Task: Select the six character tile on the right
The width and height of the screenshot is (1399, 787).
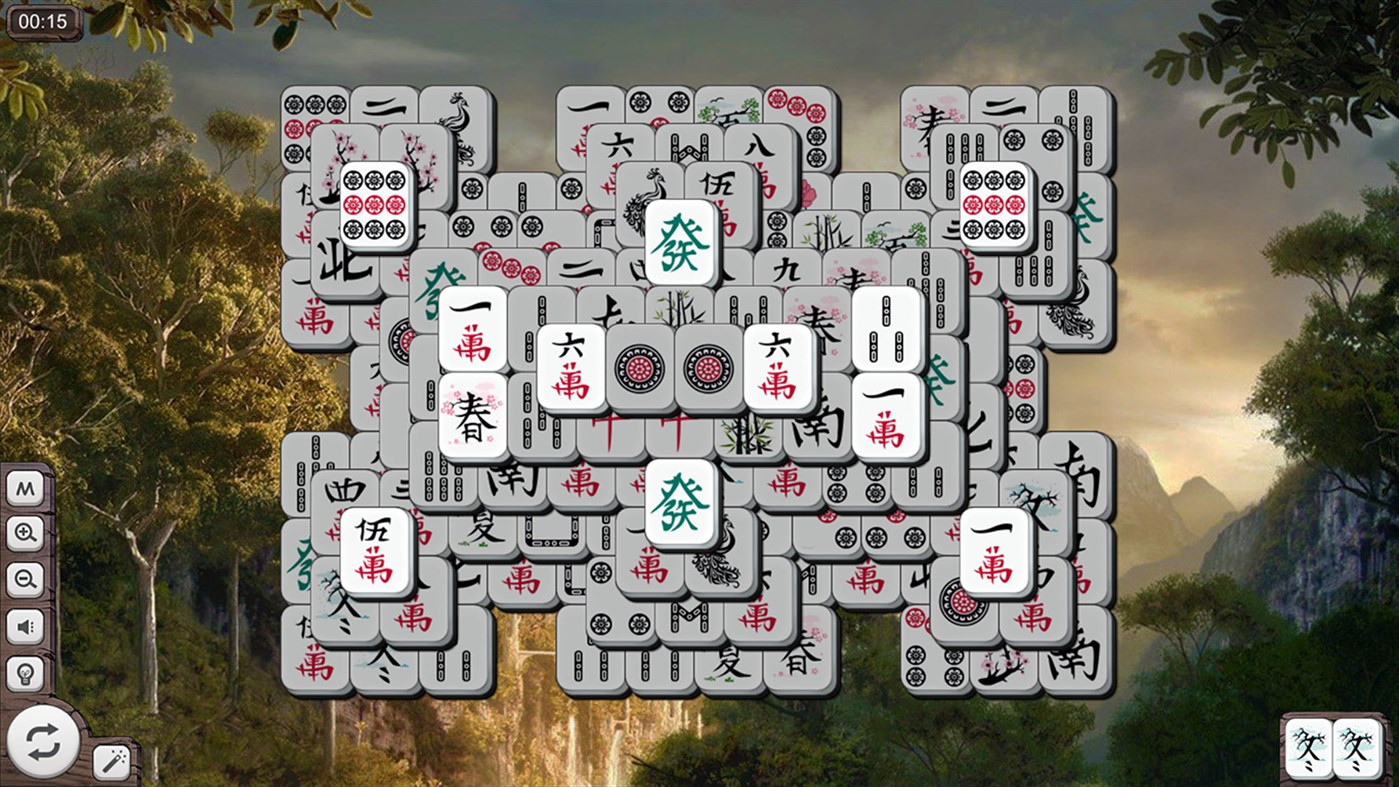Action: click(777, 365)
